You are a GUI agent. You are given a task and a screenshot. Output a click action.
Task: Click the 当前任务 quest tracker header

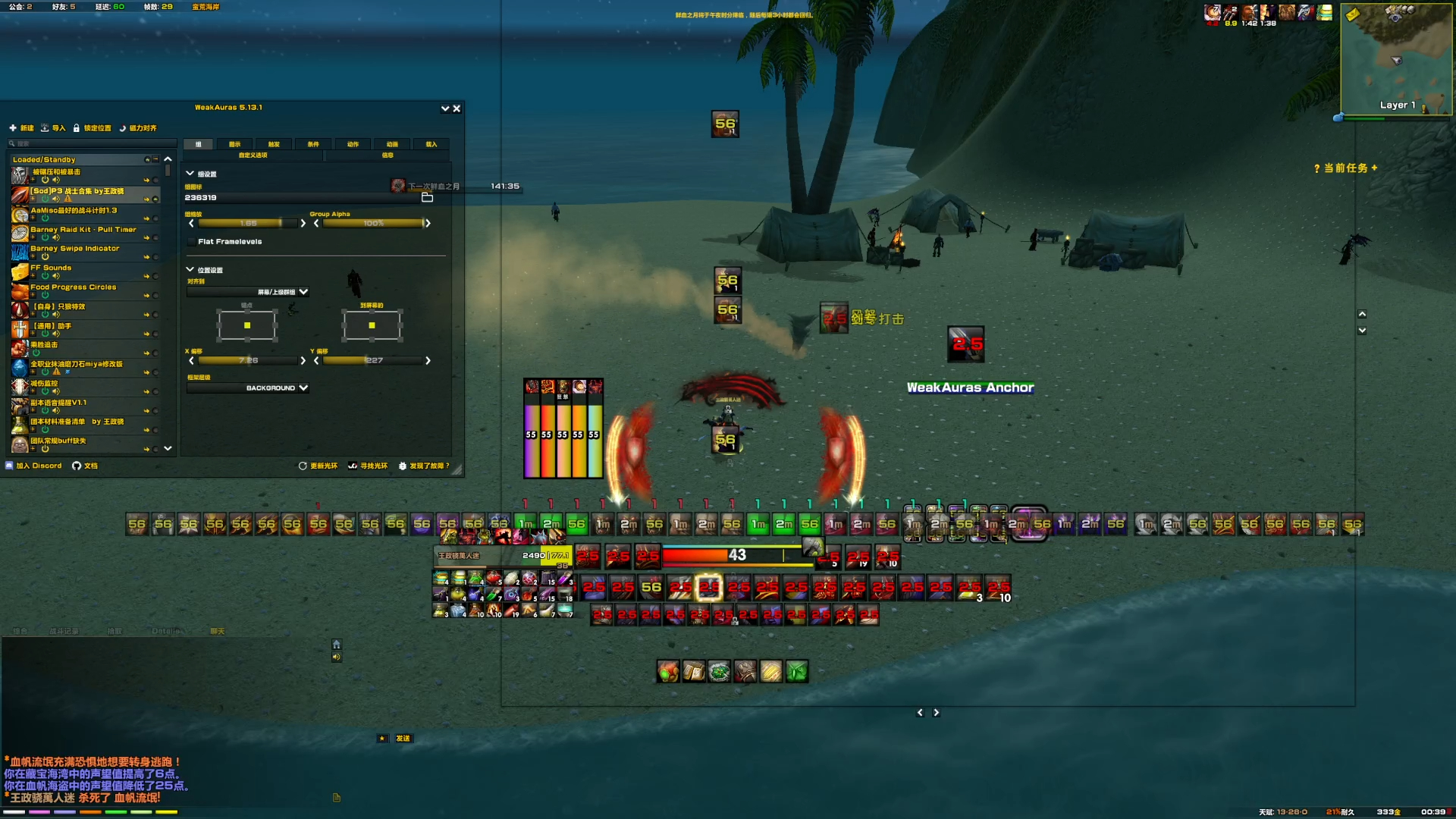click(1345, 168)
